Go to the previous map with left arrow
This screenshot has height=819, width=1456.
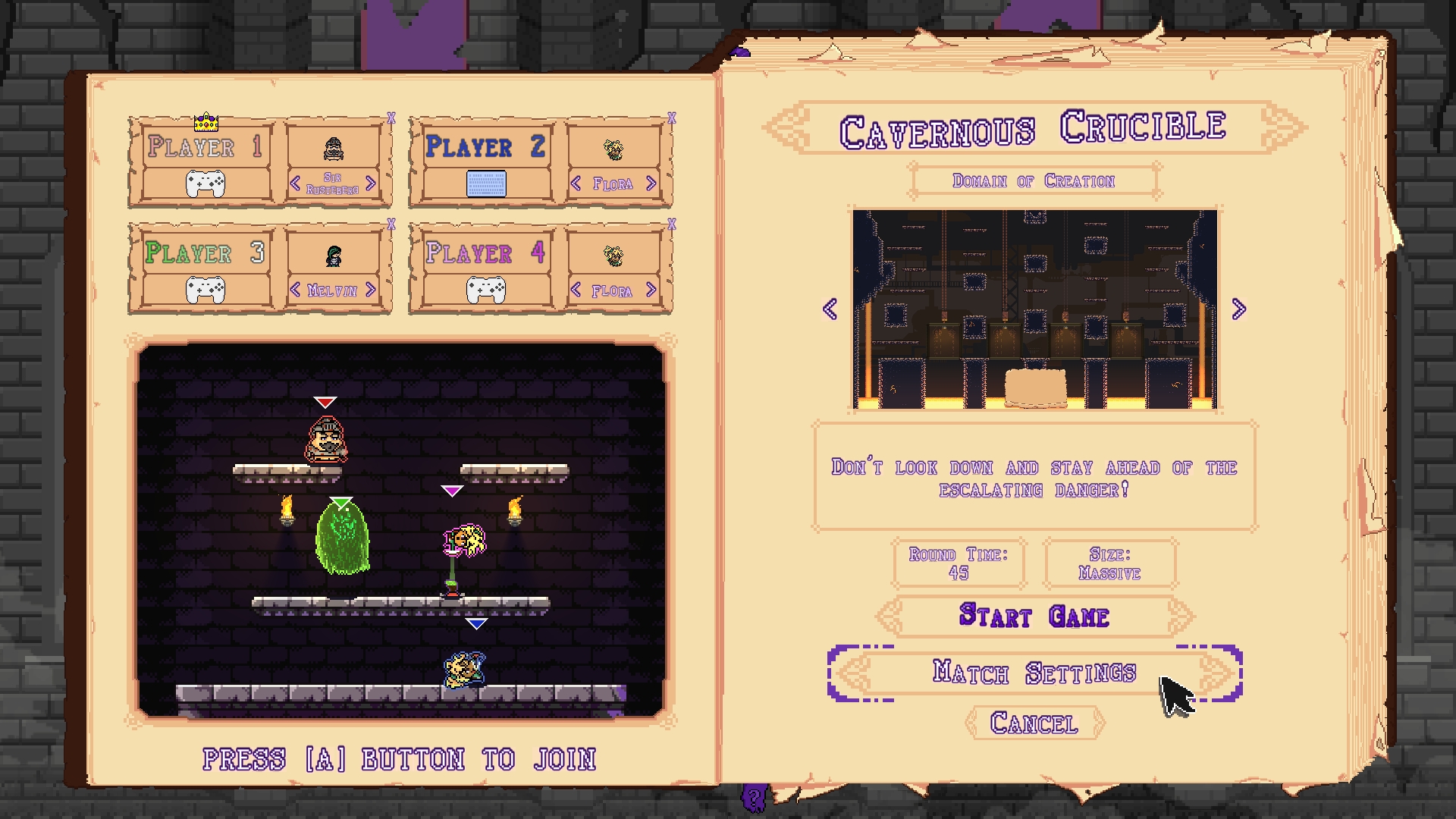point(830,308)
